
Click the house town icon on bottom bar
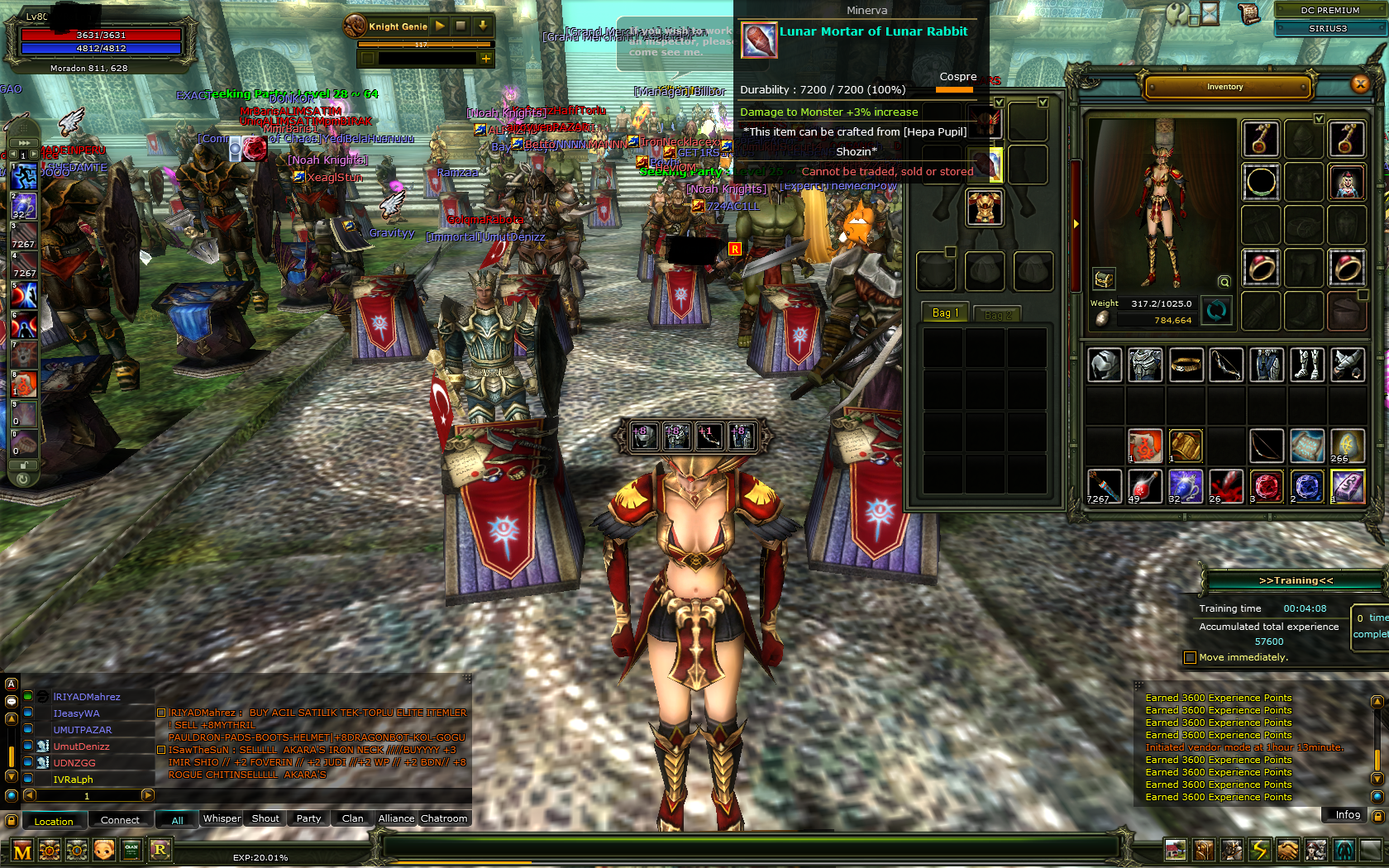point(1176,849)
